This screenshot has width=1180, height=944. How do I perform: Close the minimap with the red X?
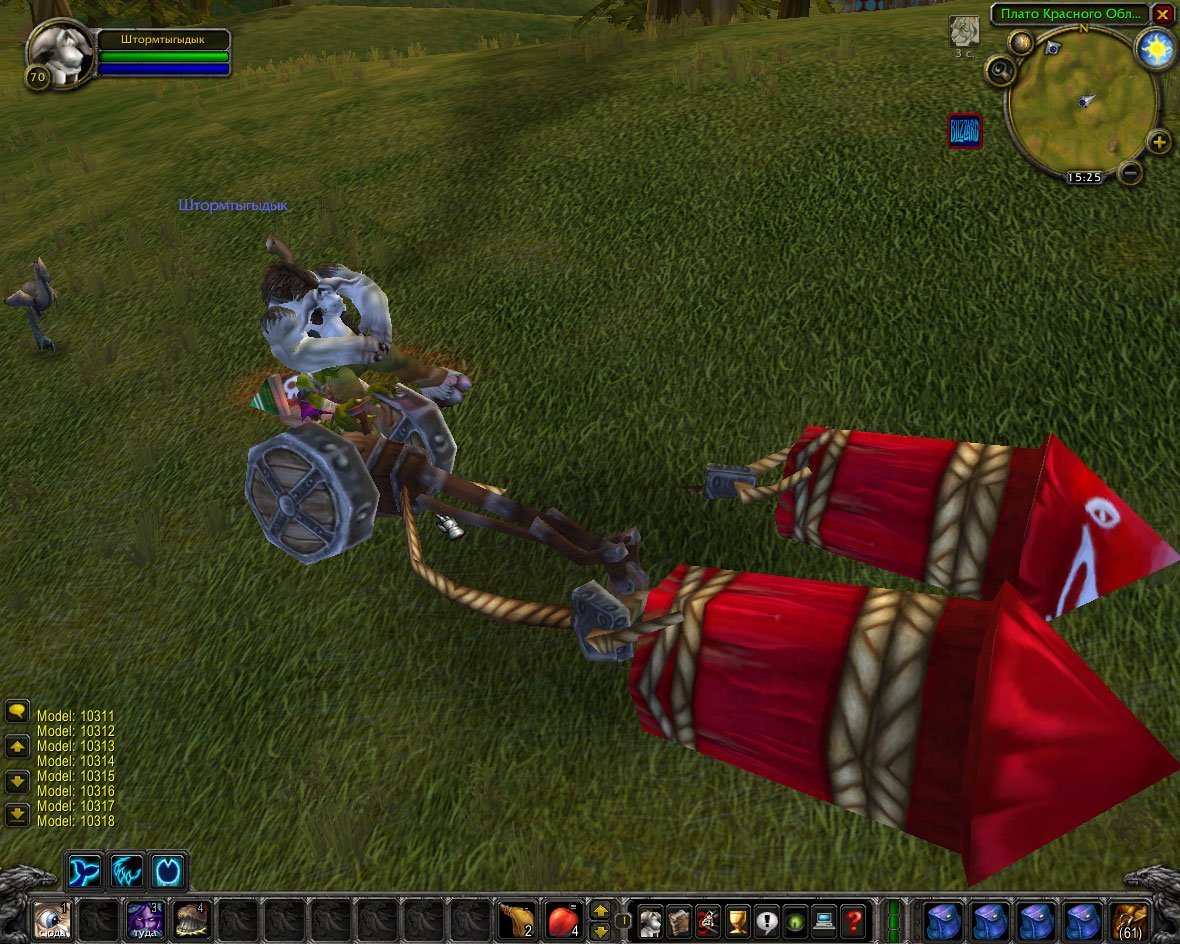[x=1162, y=15]
